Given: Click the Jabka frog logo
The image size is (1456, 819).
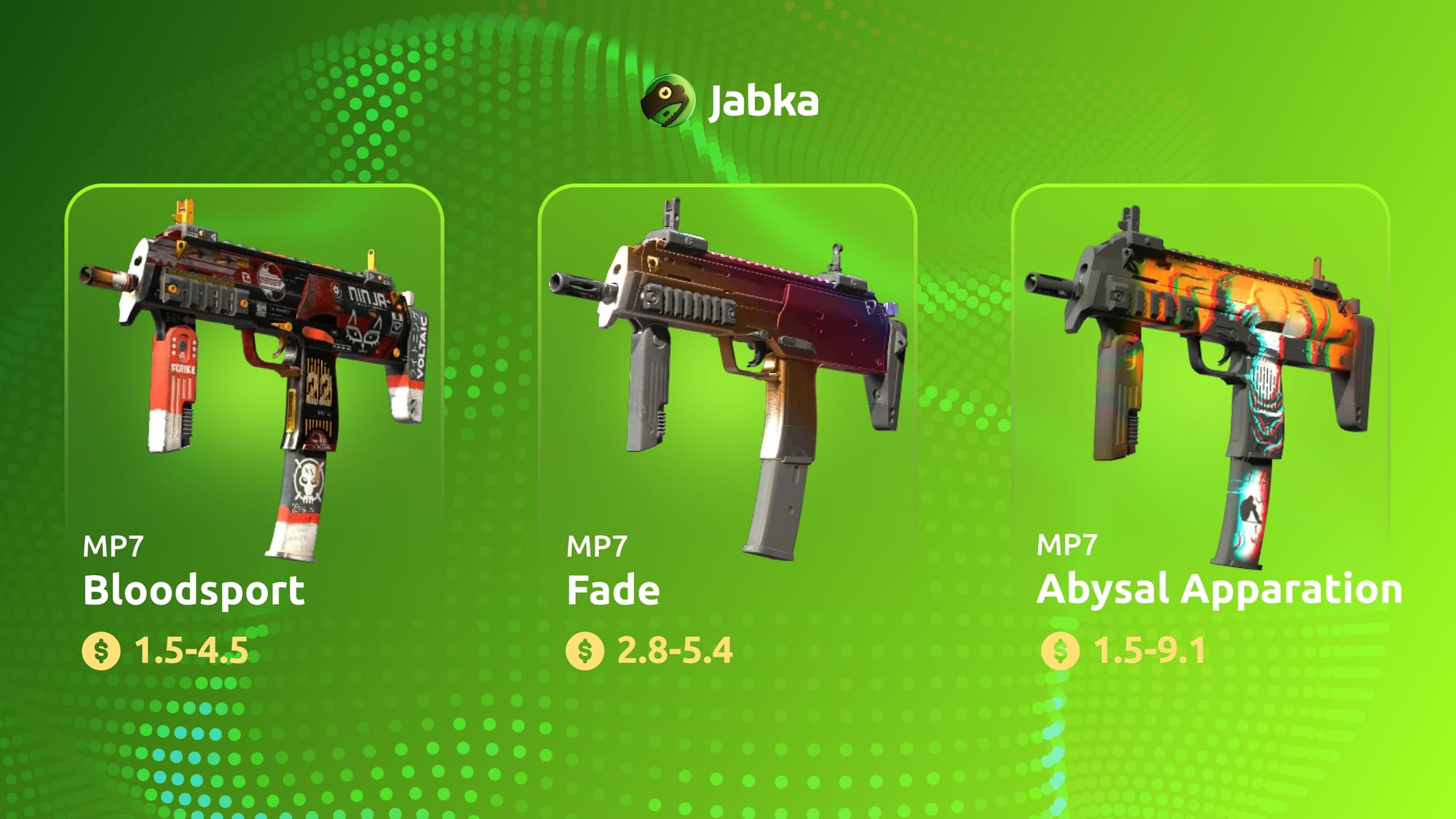Looking at the screenshot, I should pos(667,100).
